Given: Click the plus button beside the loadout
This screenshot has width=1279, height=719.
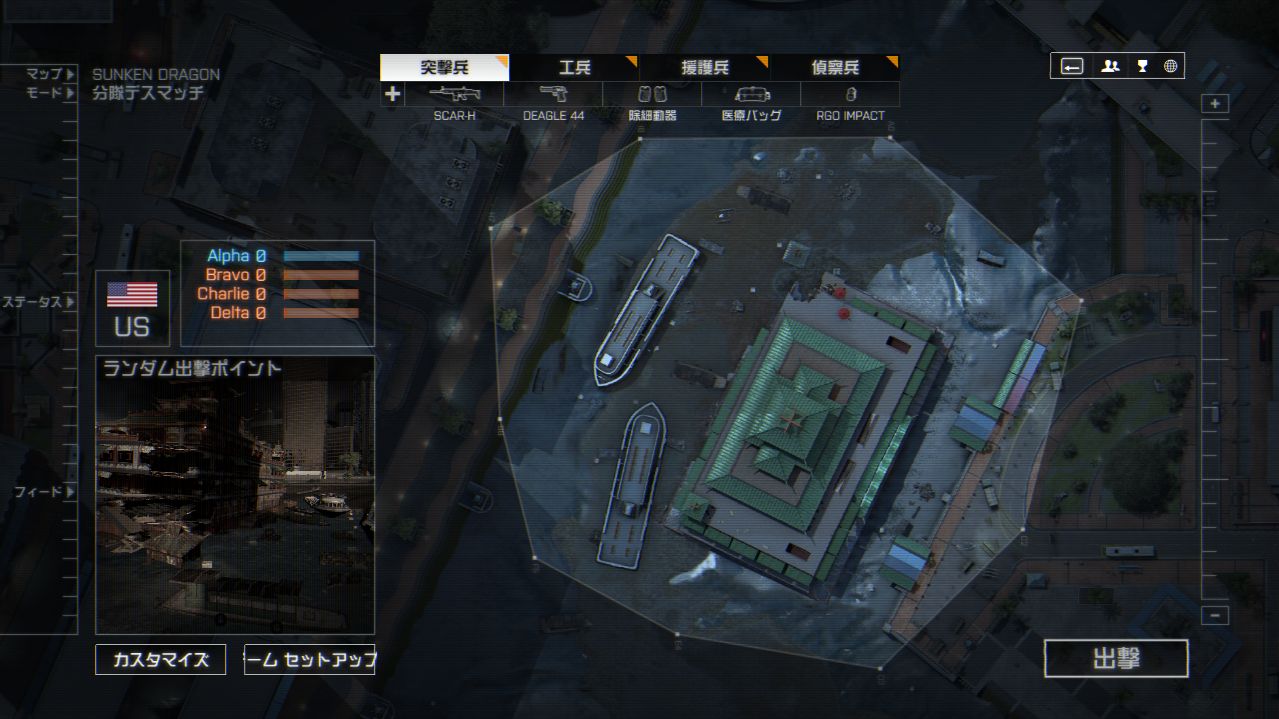Looking at the screenshot, I should coord(392,95).
